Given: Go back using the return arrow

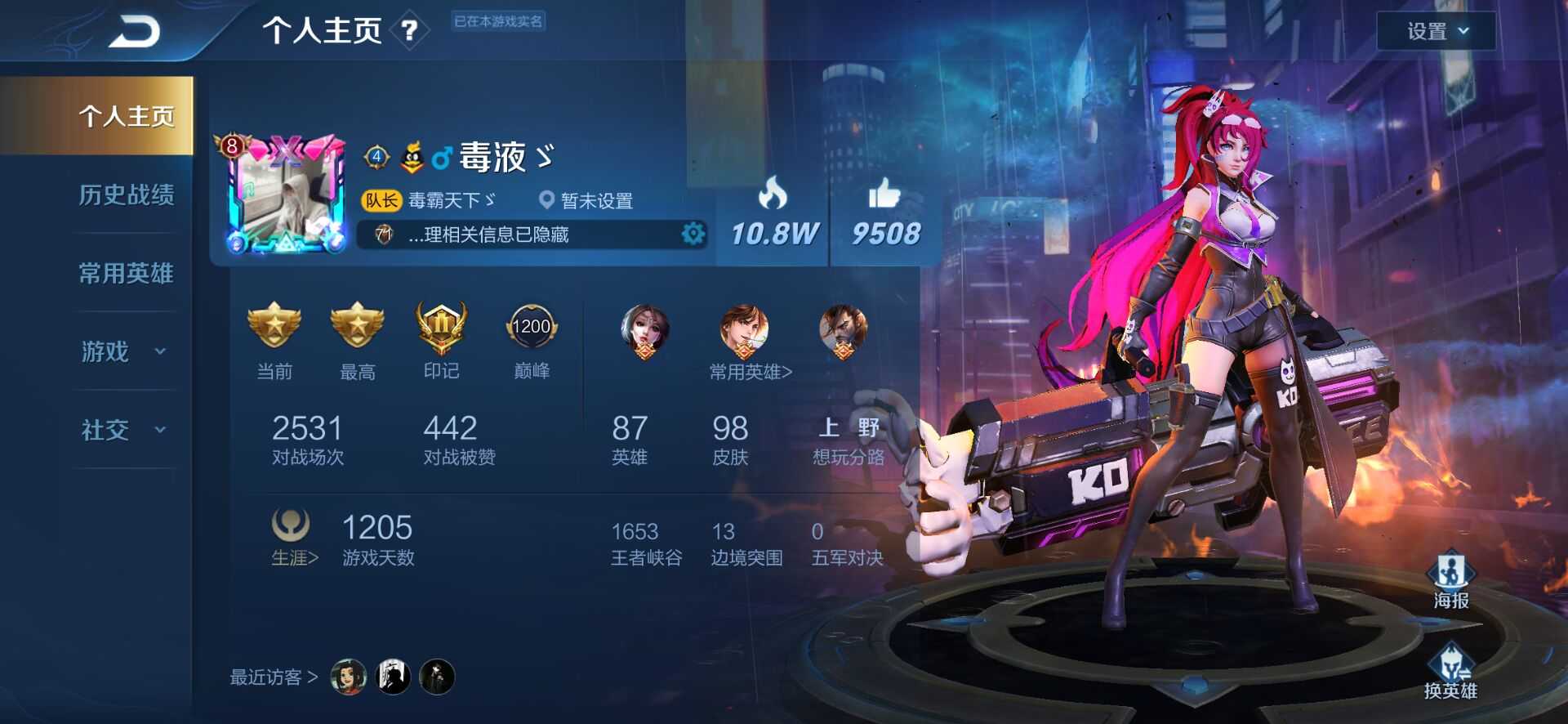Looking at the screenshot, I should coord(135,33).
